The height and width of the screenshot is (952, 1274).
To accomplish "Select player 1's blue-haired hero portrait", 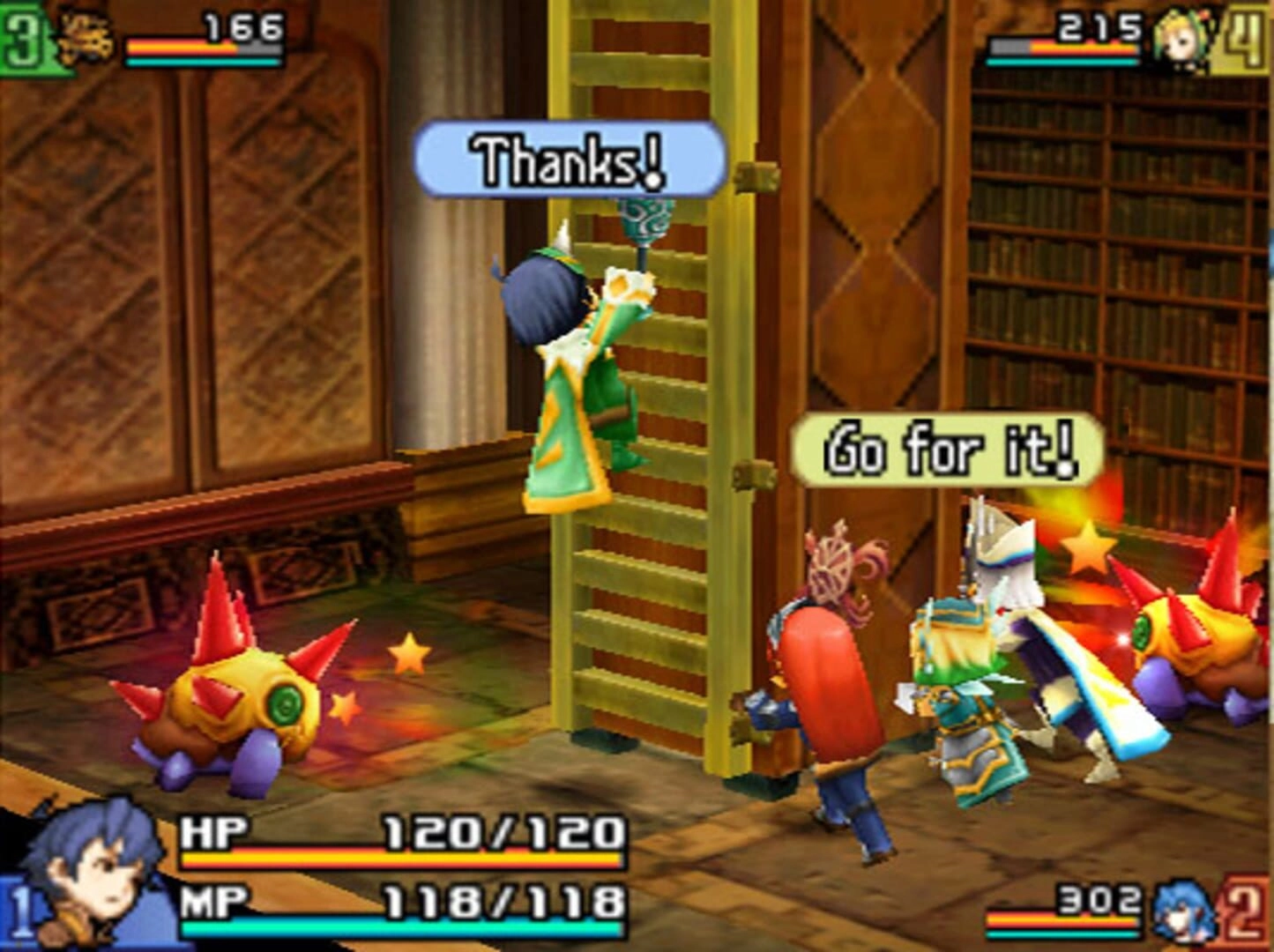I will click(93, 873).
